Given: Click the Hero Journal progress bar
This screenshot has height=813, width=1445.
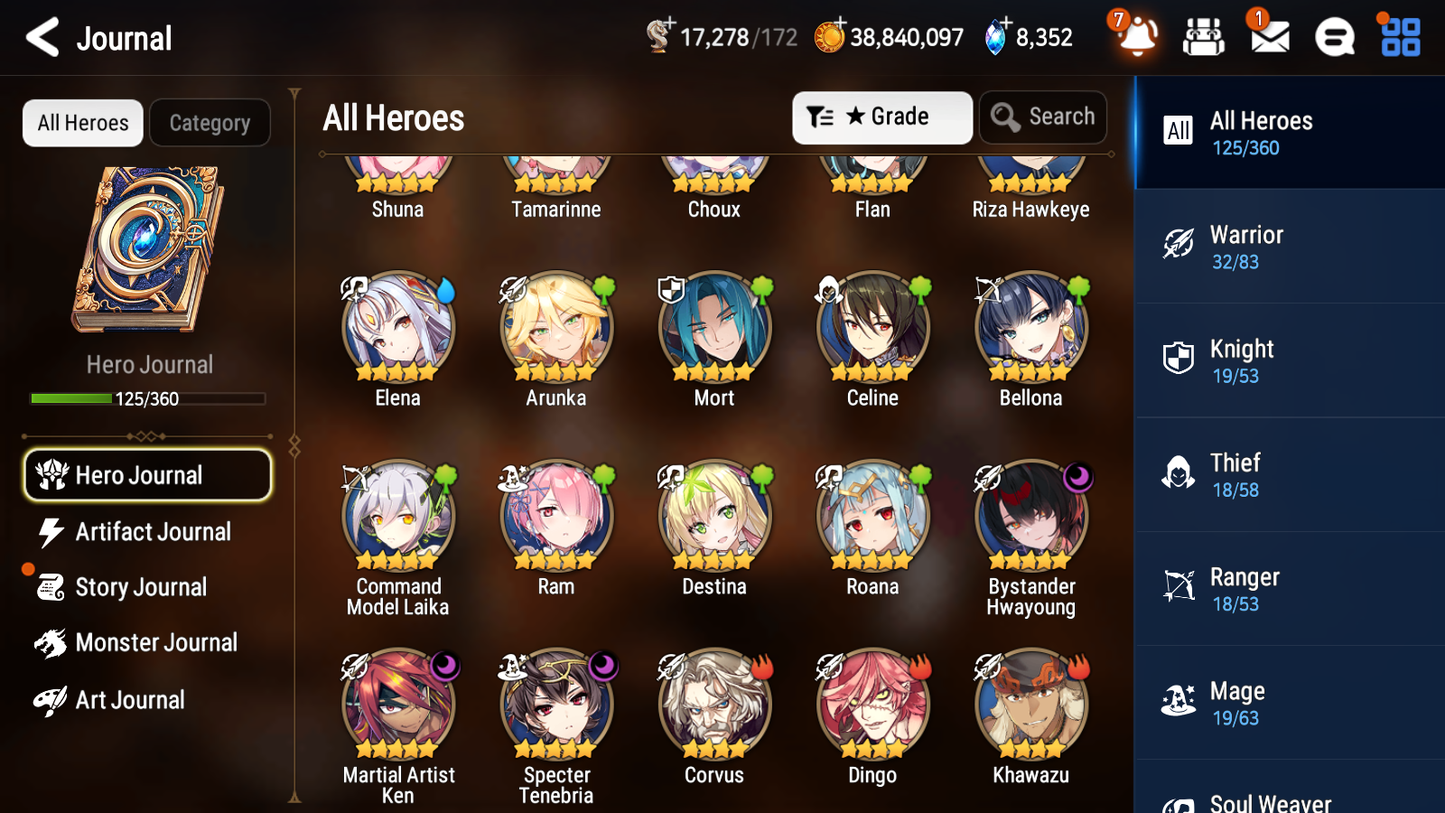Looking at the screenshot, I should click(x=149, y=398).
